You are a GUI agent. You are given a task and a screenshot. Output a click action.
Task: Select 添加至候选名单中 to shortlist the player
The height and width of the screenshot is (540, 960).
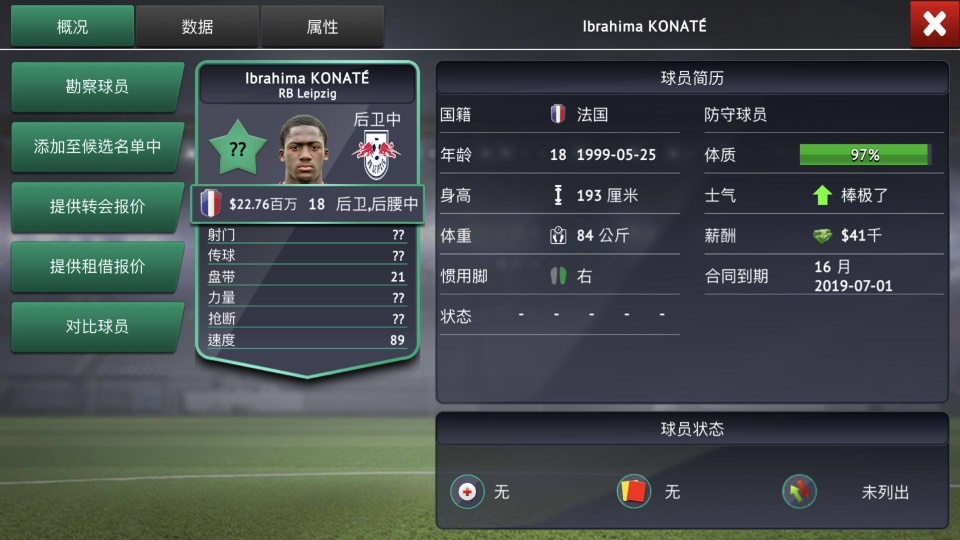click(x=97, y=147)
